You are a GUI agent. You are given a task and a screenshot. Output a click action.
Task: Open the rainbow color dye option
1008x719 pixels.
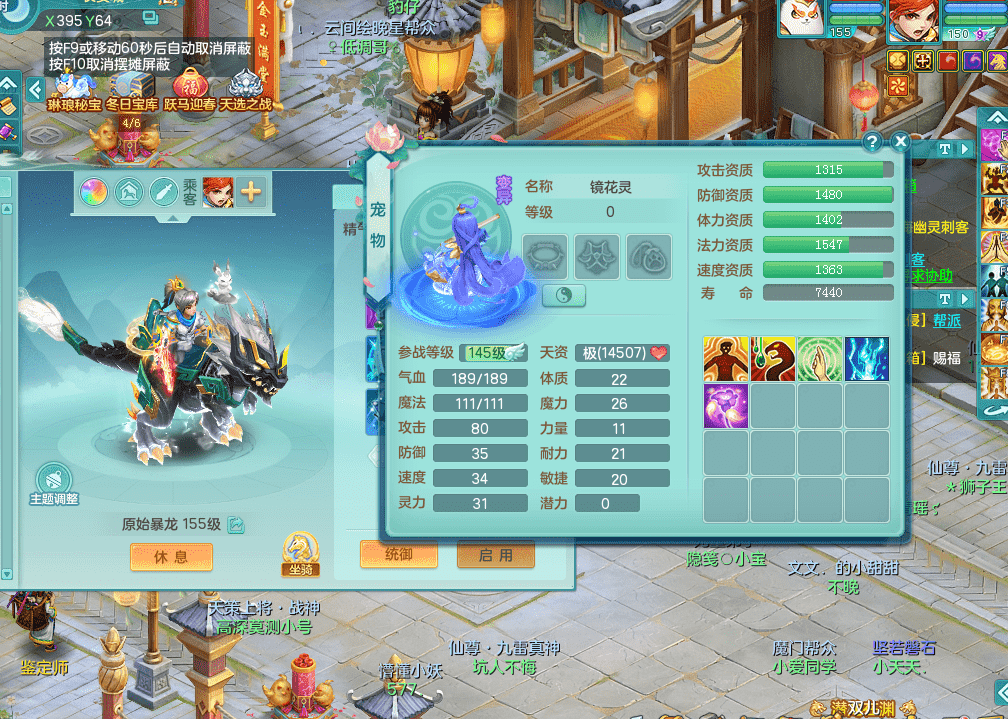click(x=94, y=192)
